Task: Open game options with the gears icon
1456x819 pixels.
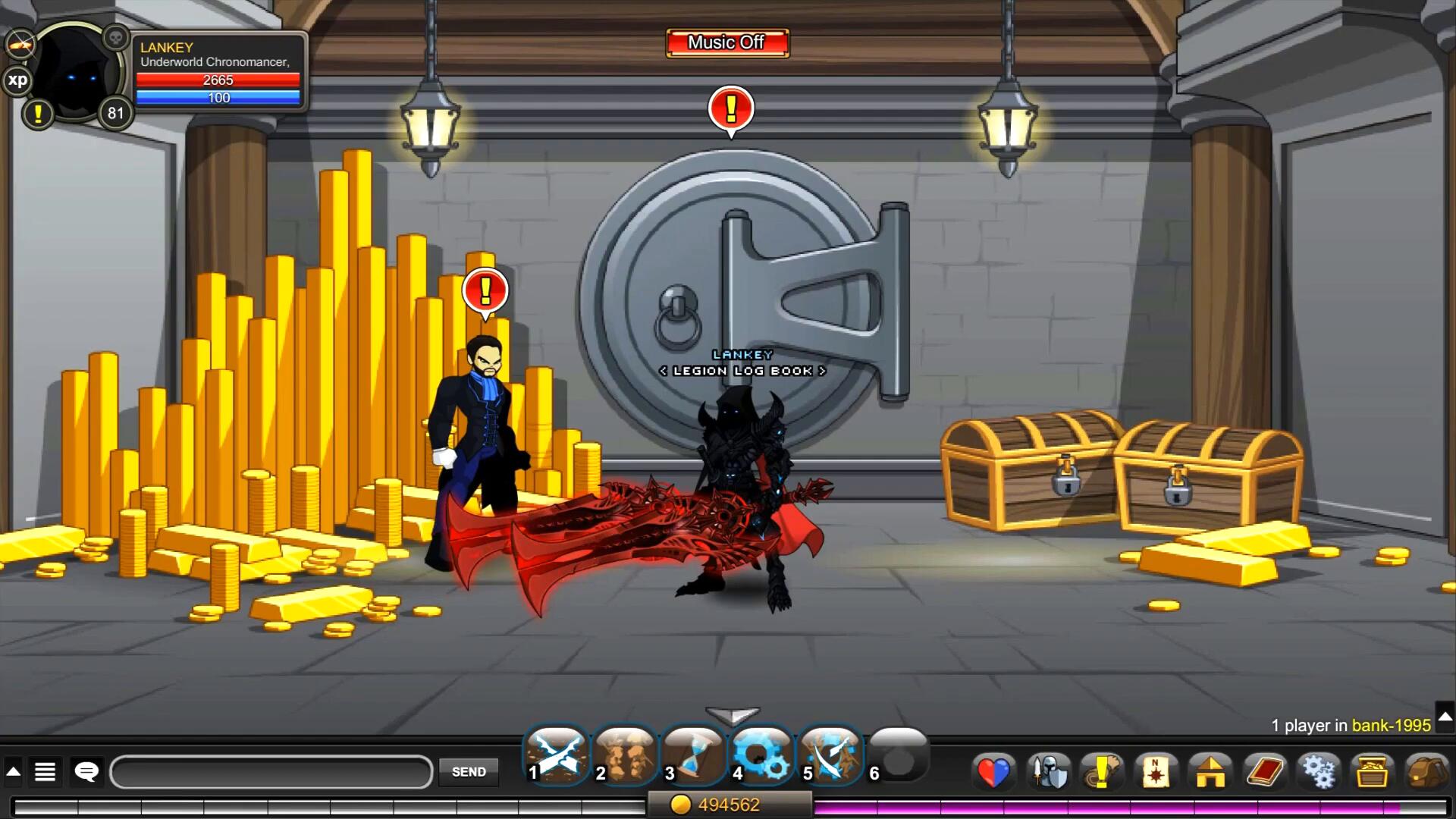Action: coord(1319,772)
